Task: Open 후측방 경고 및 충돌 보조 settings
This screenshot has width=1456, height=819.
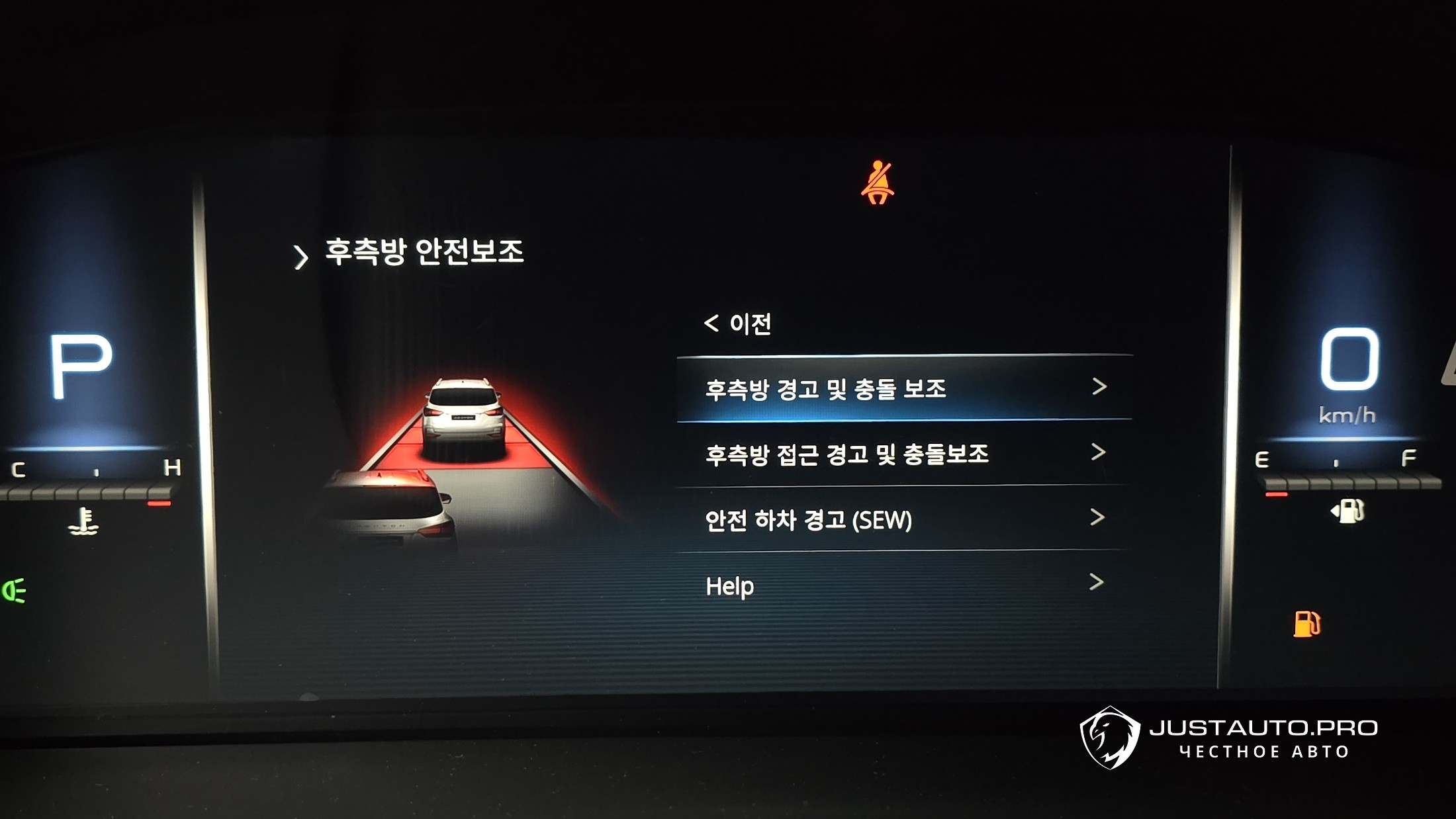Action: pos(903,388)
